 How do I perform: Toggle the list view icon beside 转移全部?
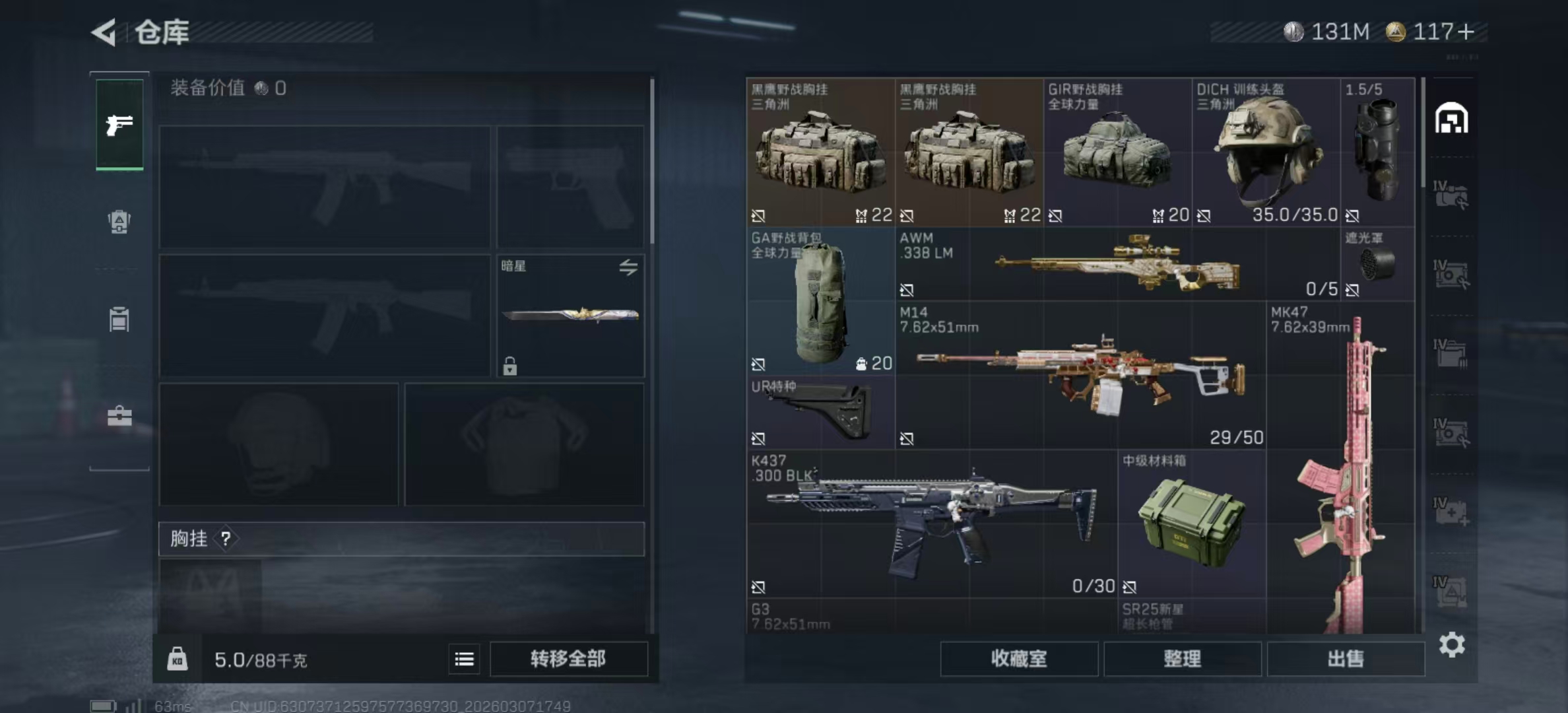click(x=464, y=659)
